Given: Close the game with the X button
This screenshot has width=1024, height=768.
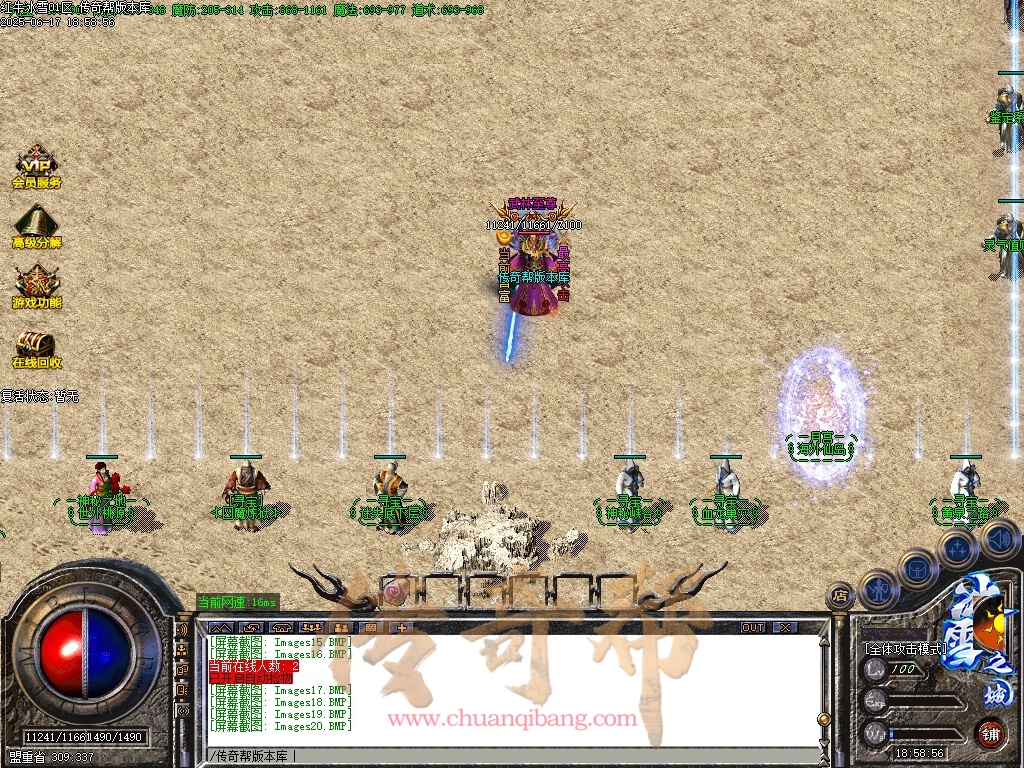Looking at the screenshot, I should click(786, 627).
